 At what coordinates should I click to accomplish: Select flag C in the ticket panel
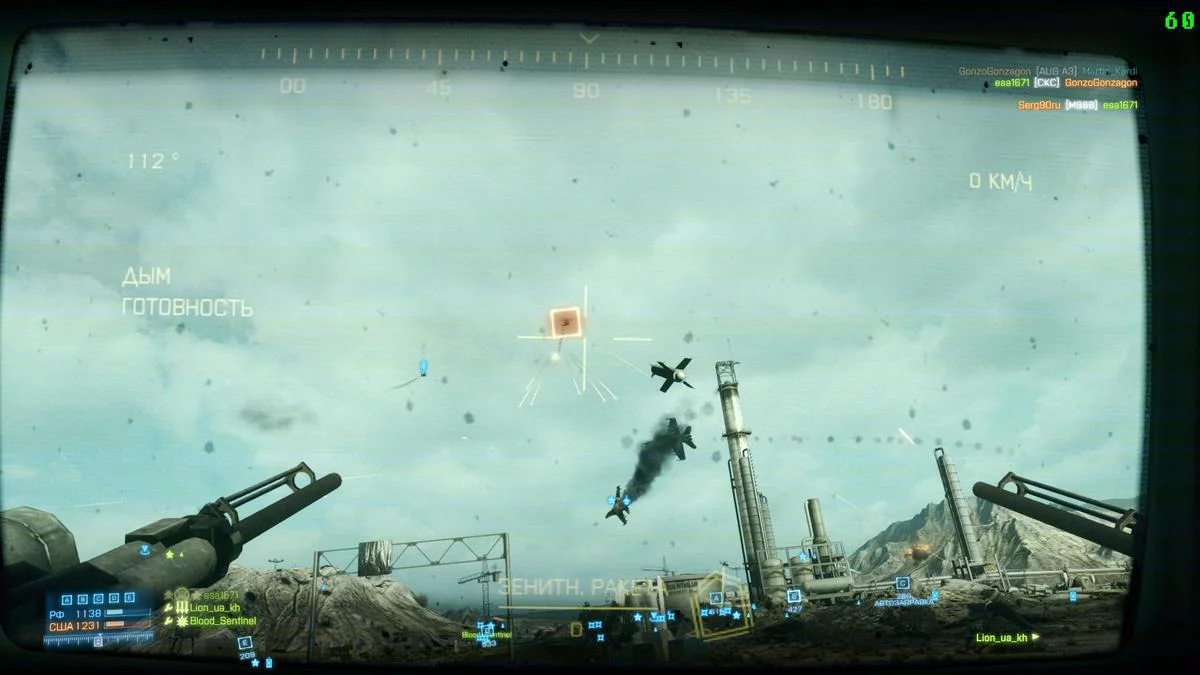point(98,597)
